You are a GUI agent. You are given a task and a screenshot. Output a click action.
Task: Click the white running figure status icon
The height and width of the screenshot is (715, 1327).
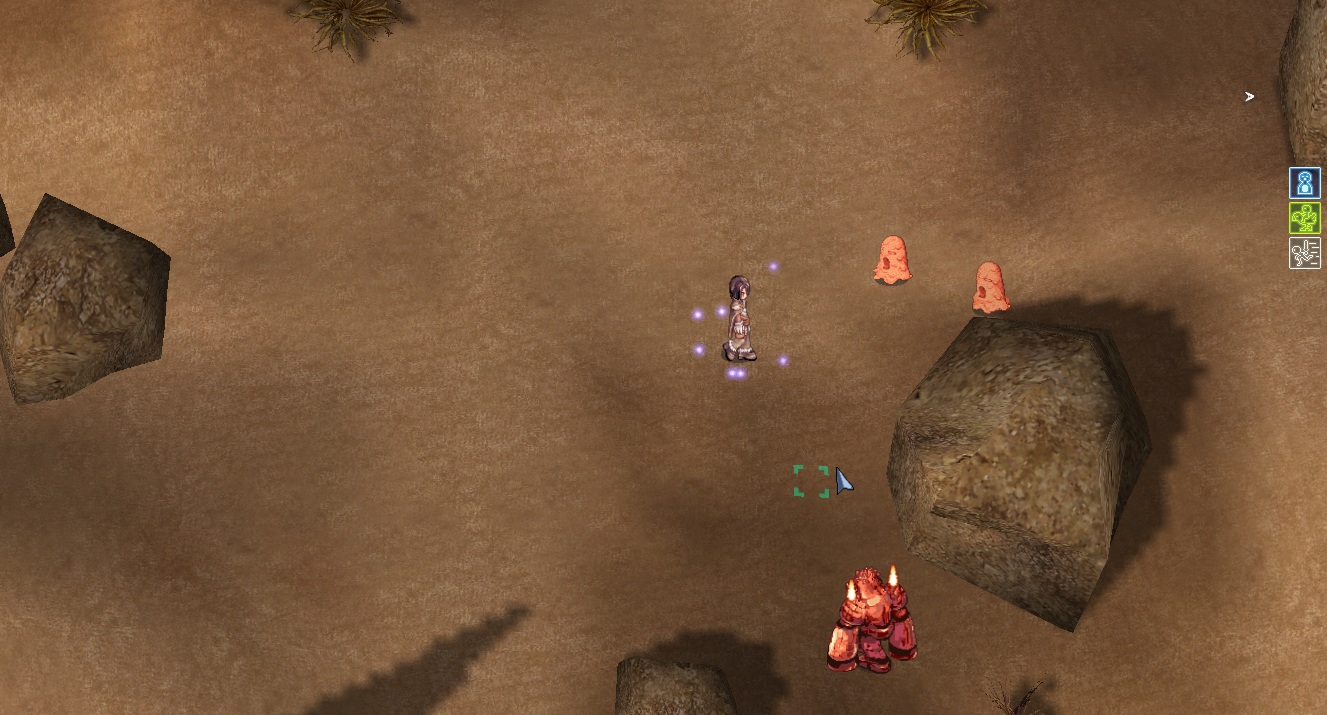[x=1304, y=253]
